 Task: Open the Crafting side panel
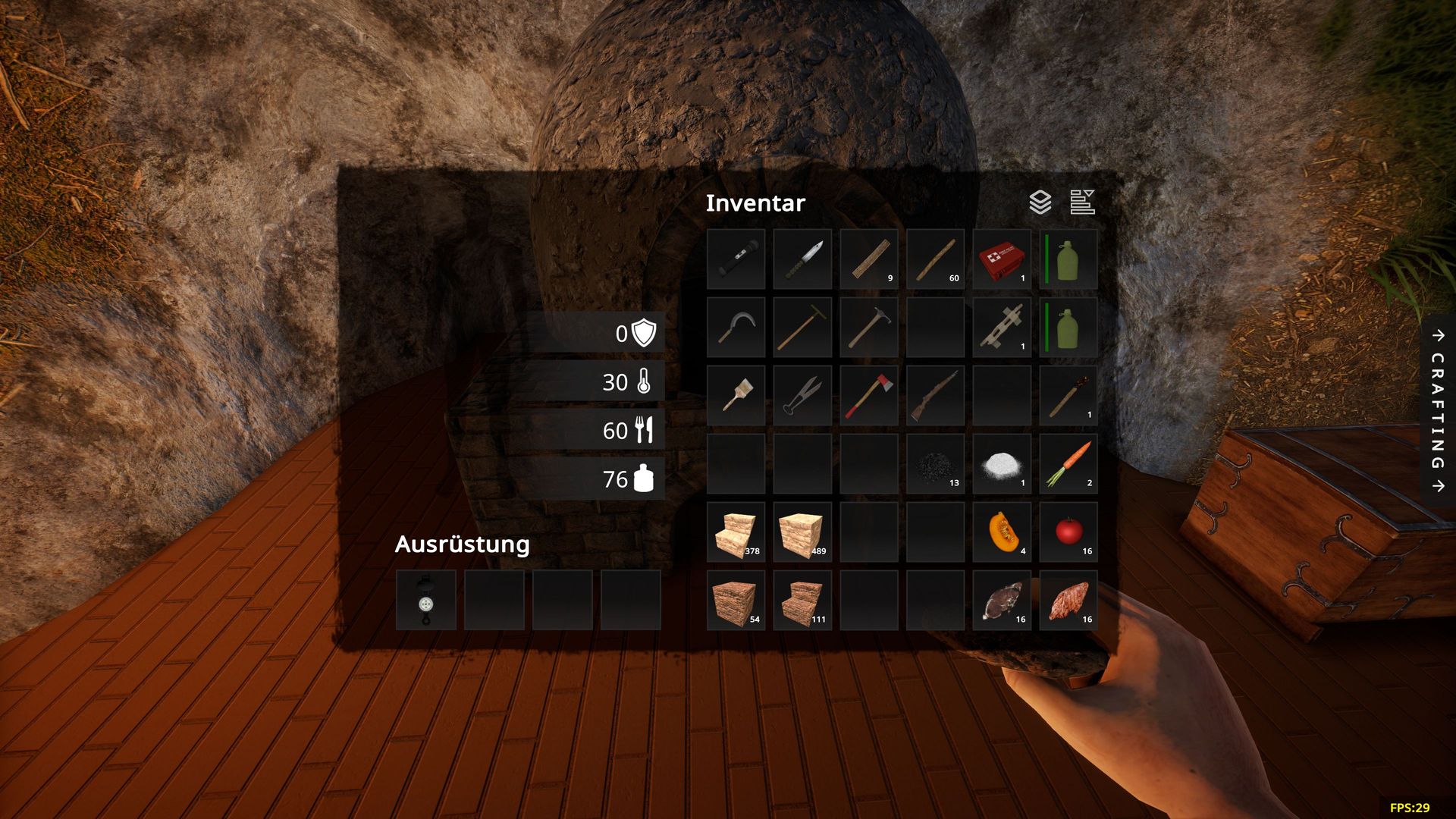(1438, 410)
